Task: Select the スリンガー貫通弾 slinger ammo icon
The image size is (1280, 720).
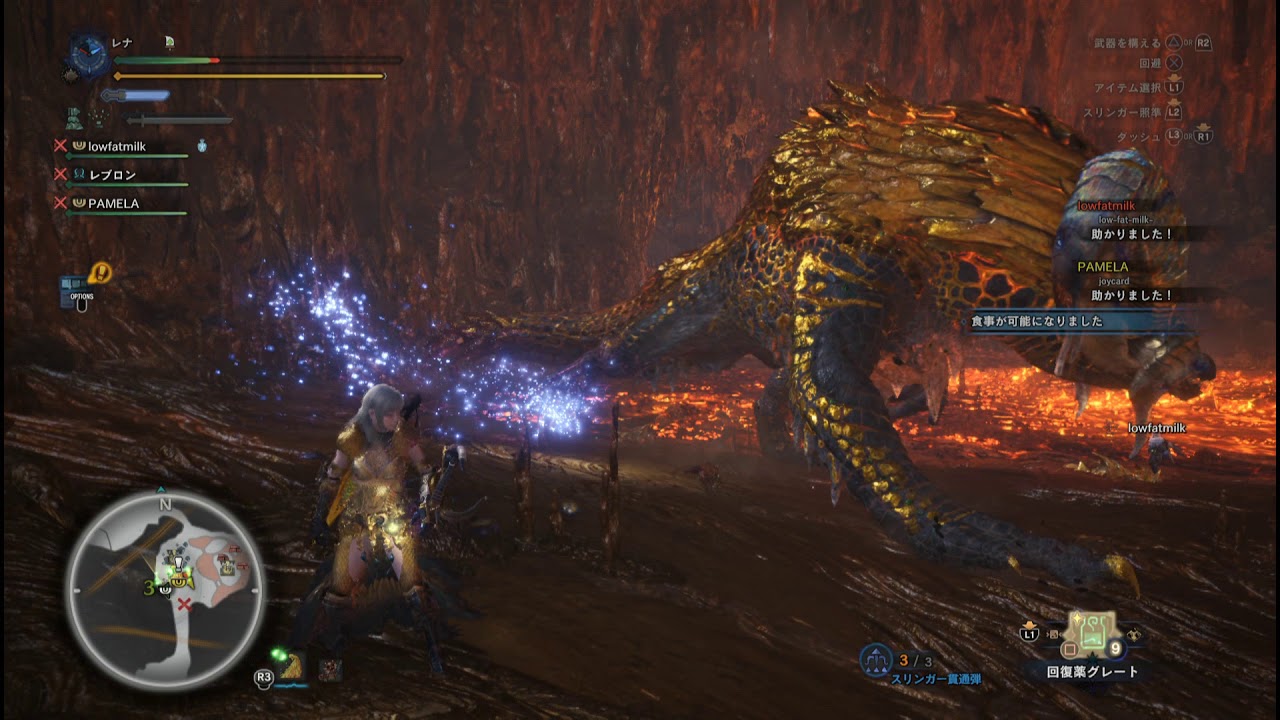Action: [877, 661]
